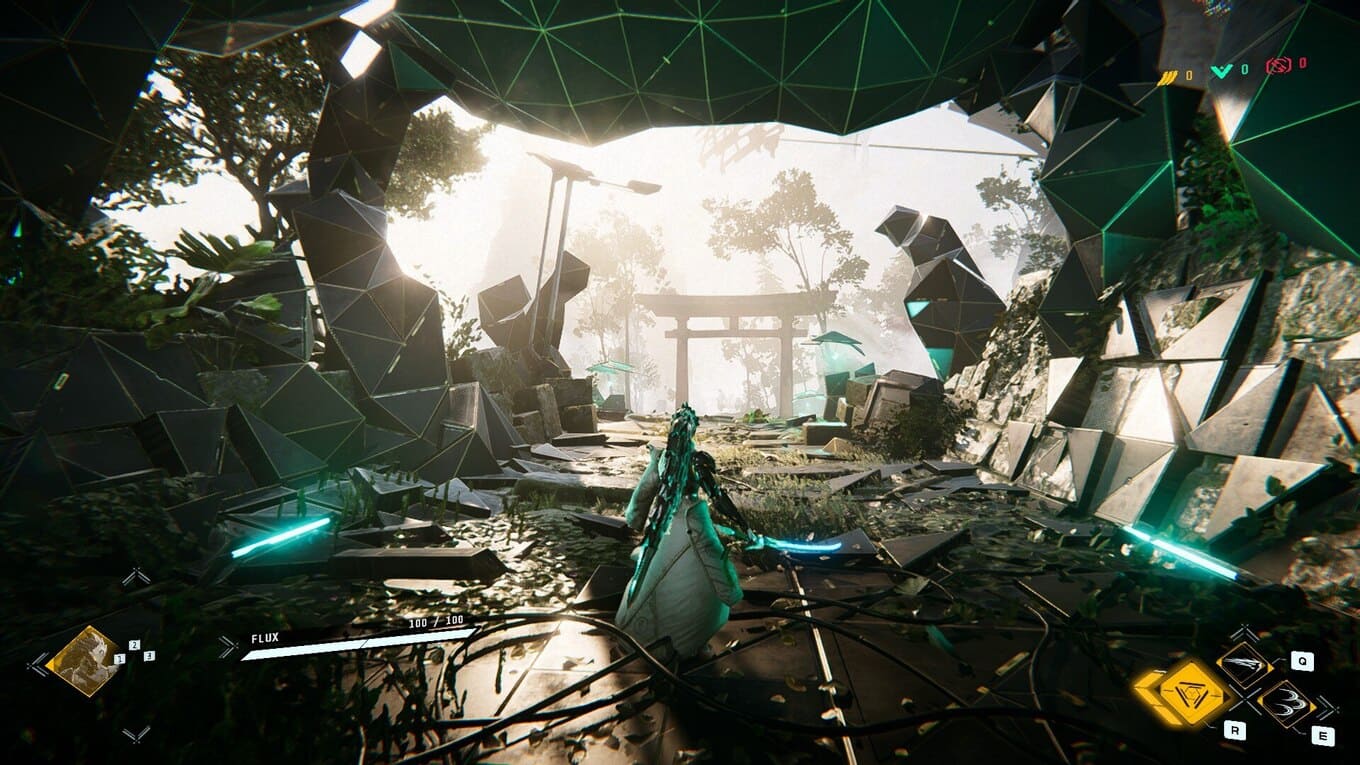Image resolution: width=1360 pixels, height=765 pixels.
Task: Use the blade slash ability icon
Action: 1246,663
